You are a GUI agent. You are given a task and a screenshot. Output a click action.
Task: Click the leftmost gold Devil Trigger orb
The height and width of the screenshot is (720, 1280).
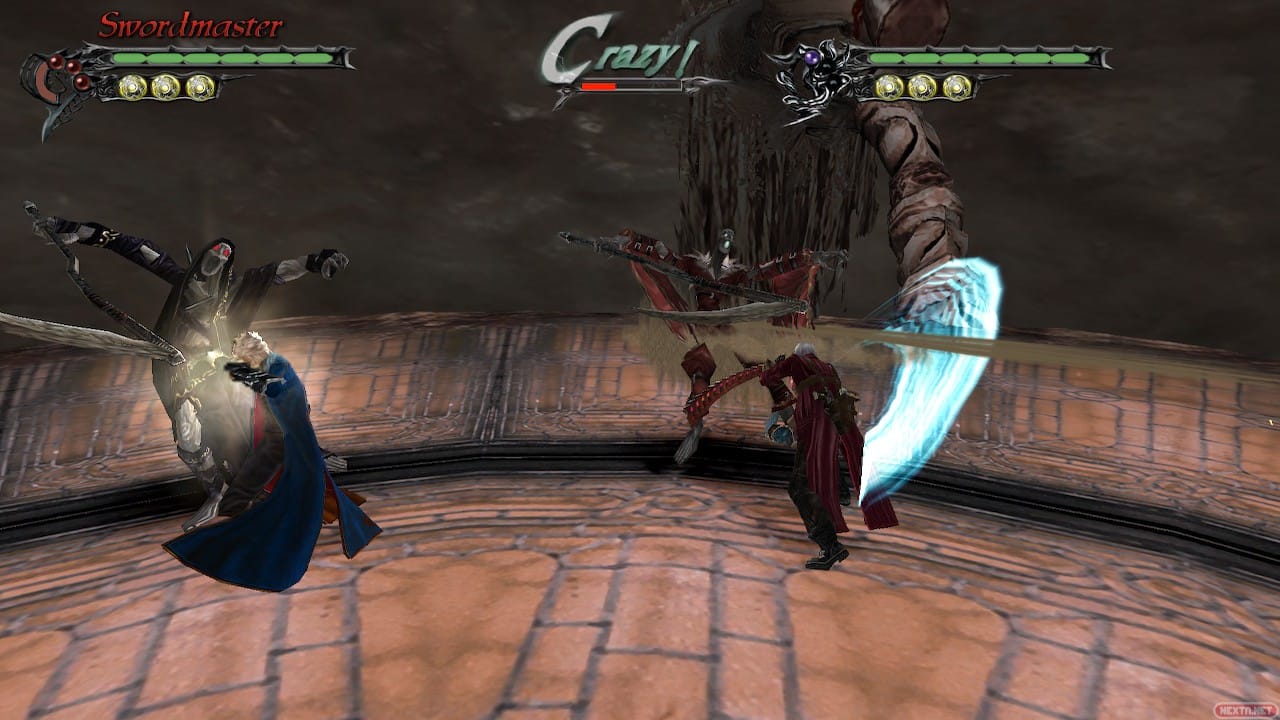coord(133,87)
